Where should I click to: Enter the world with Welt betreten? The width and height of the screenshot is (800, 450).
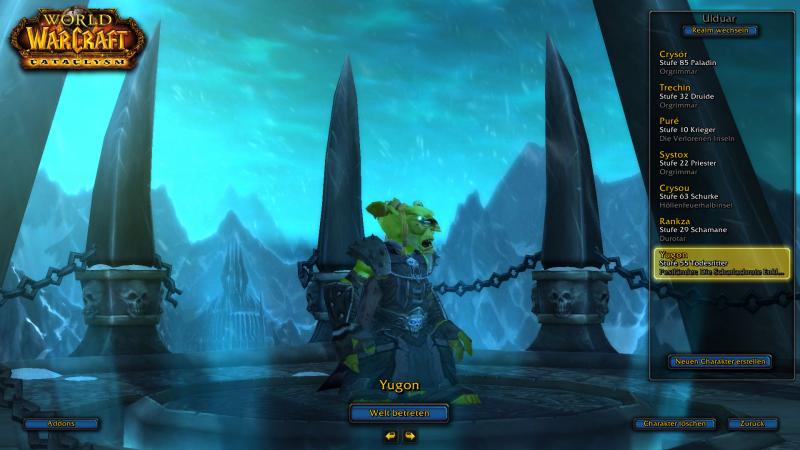tap(399, 412)
